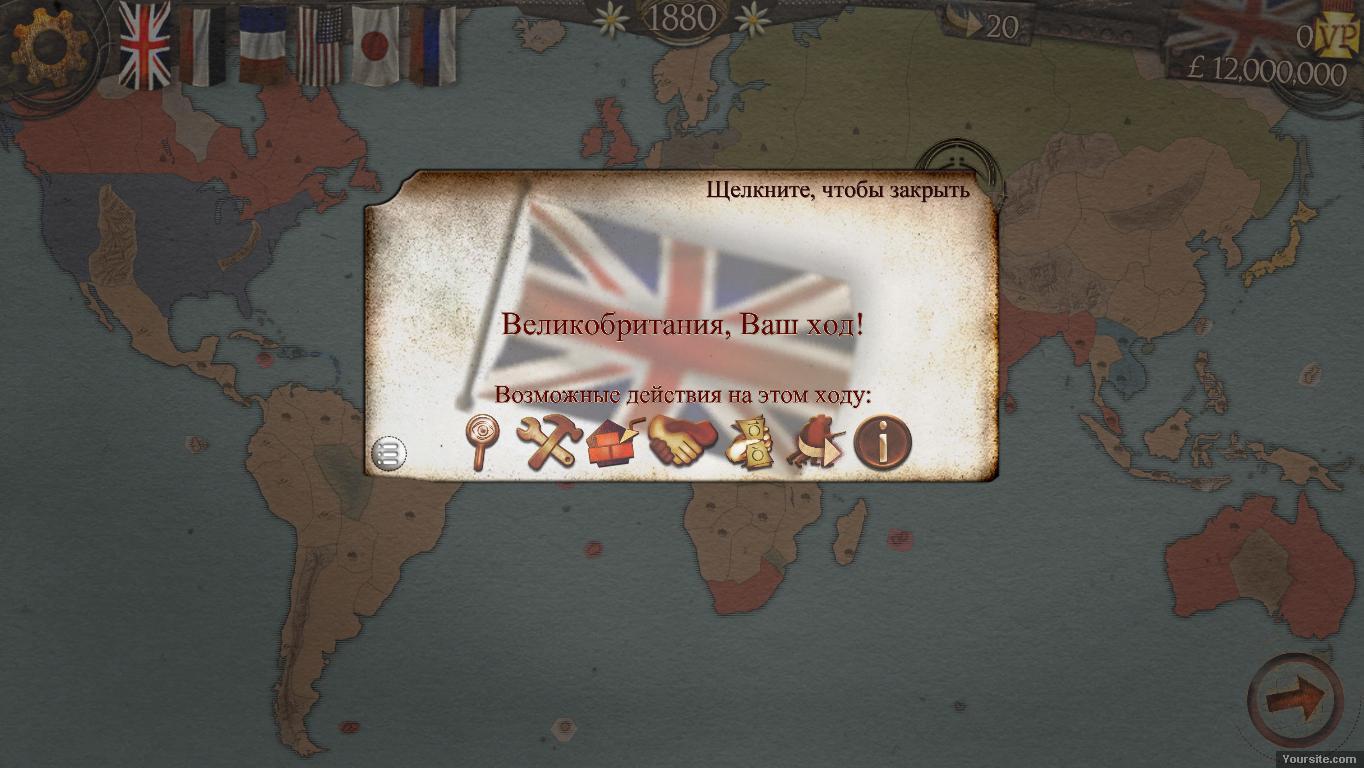The width and height of the screenshot is (1364, 768).
Task: Close the turn dialog via 'Щелкните, чтобы закрыть'
Action: click(837, 189)
